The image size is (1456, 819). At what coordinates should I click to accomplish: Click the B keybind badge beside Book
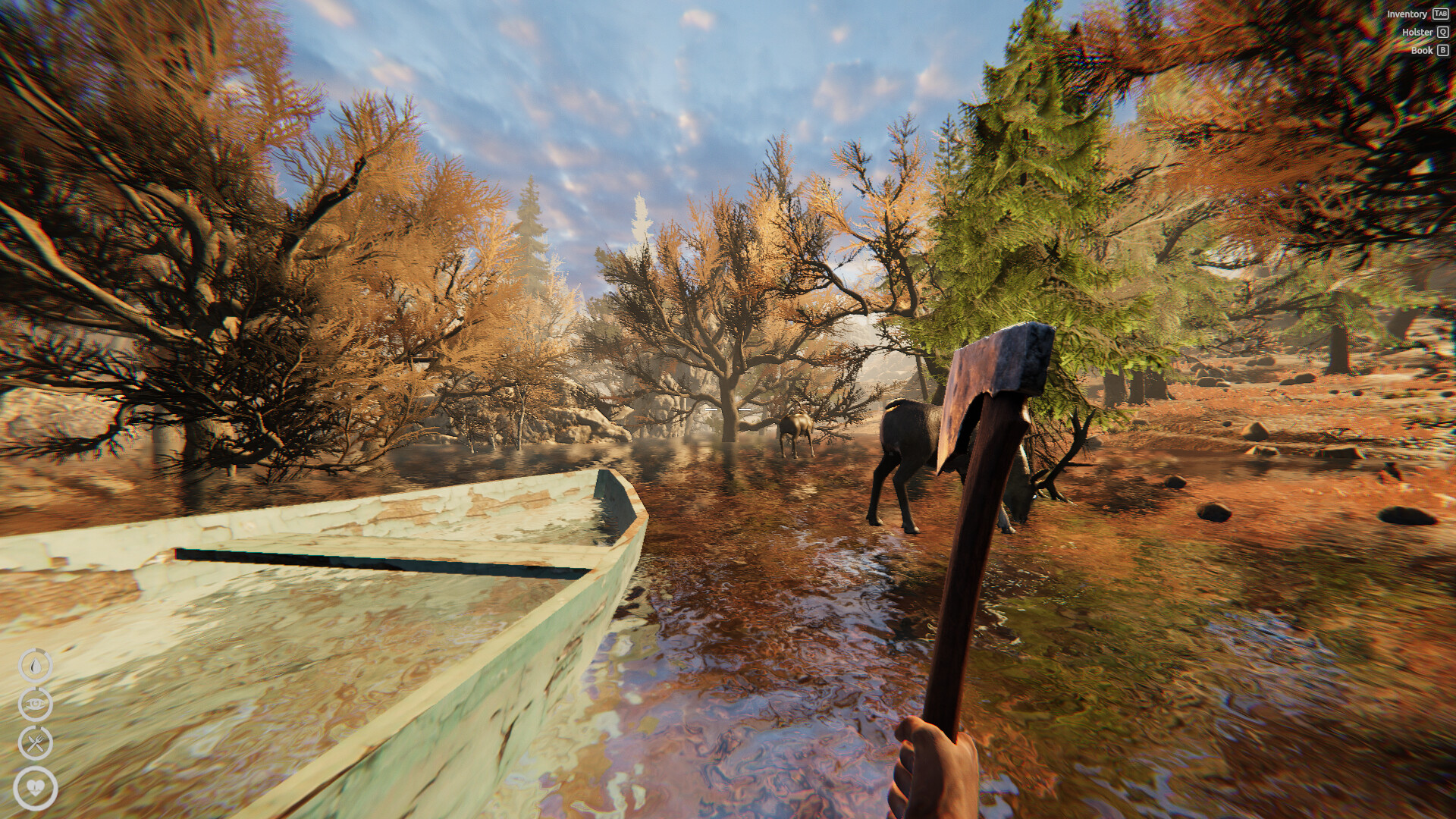[1442, 50]
